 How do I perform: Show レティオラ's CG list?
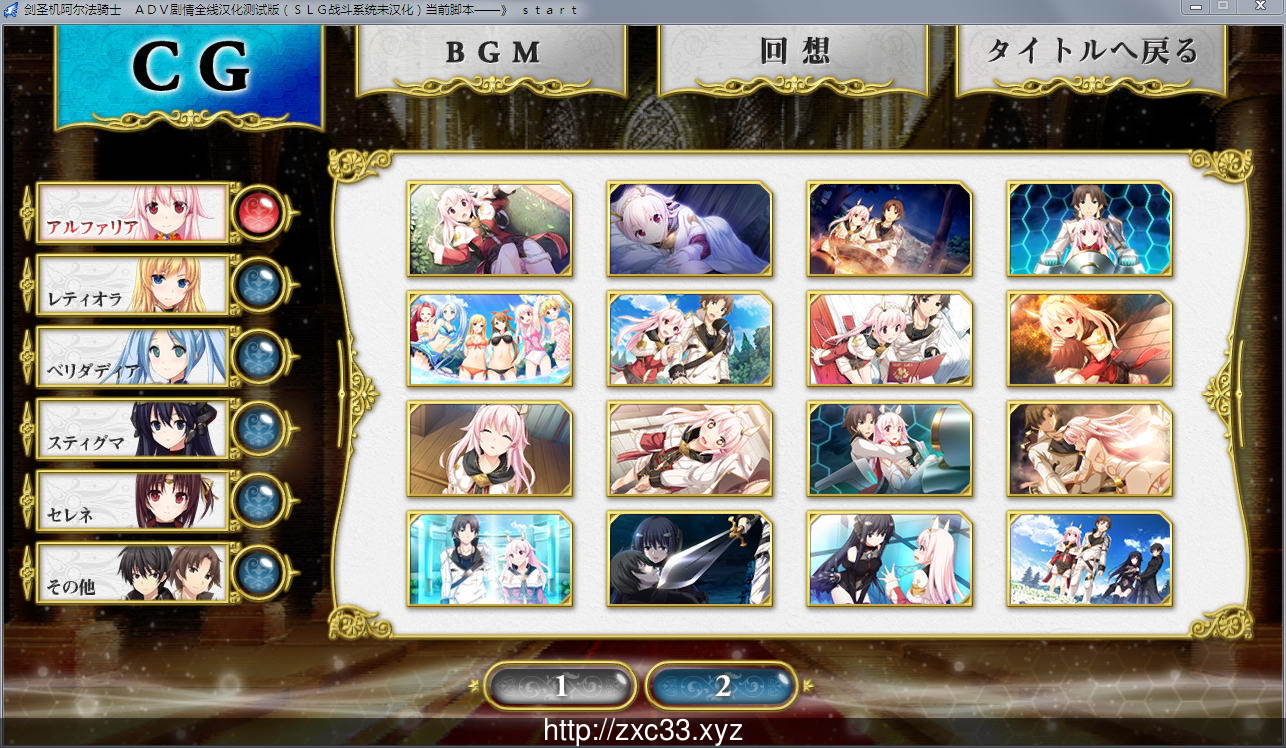tap(132, 285)
